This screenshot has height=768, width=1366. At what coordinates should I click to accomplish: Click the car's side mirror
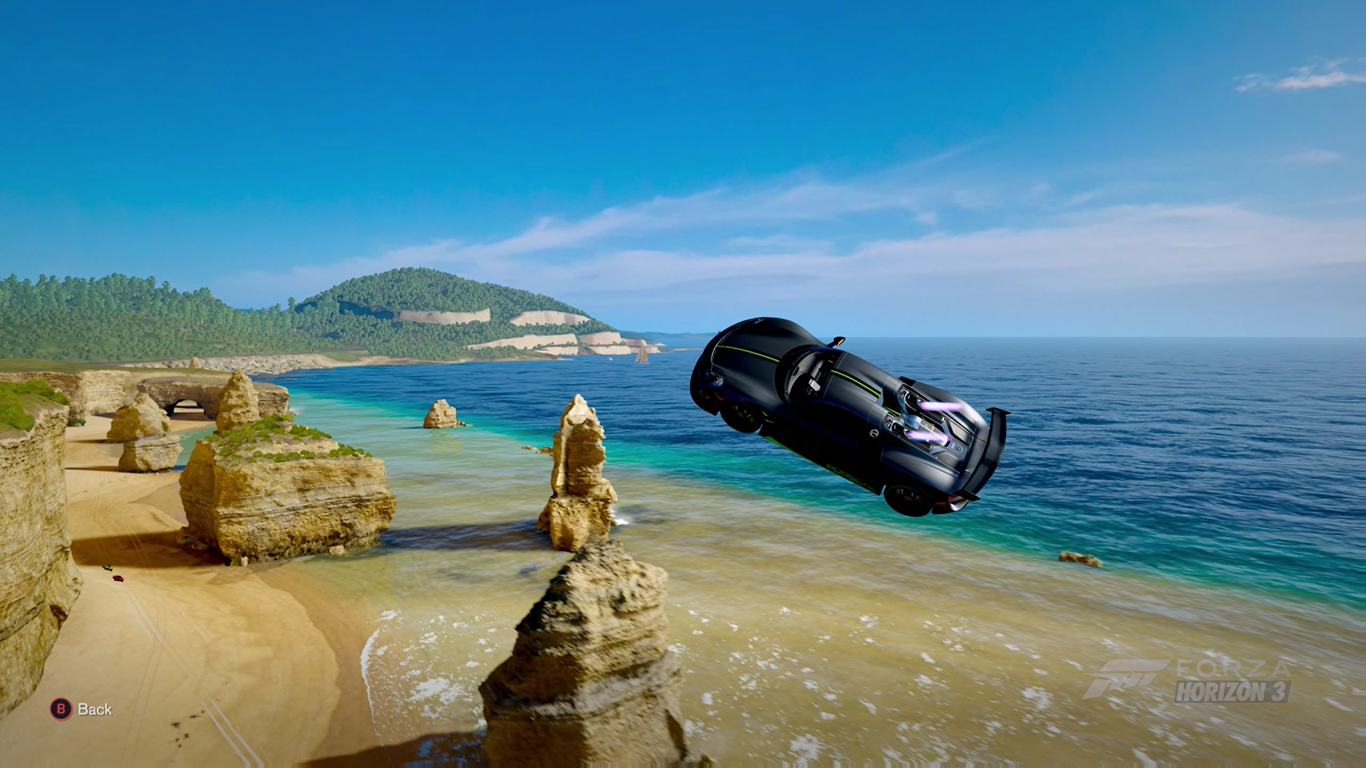[838, 343]
